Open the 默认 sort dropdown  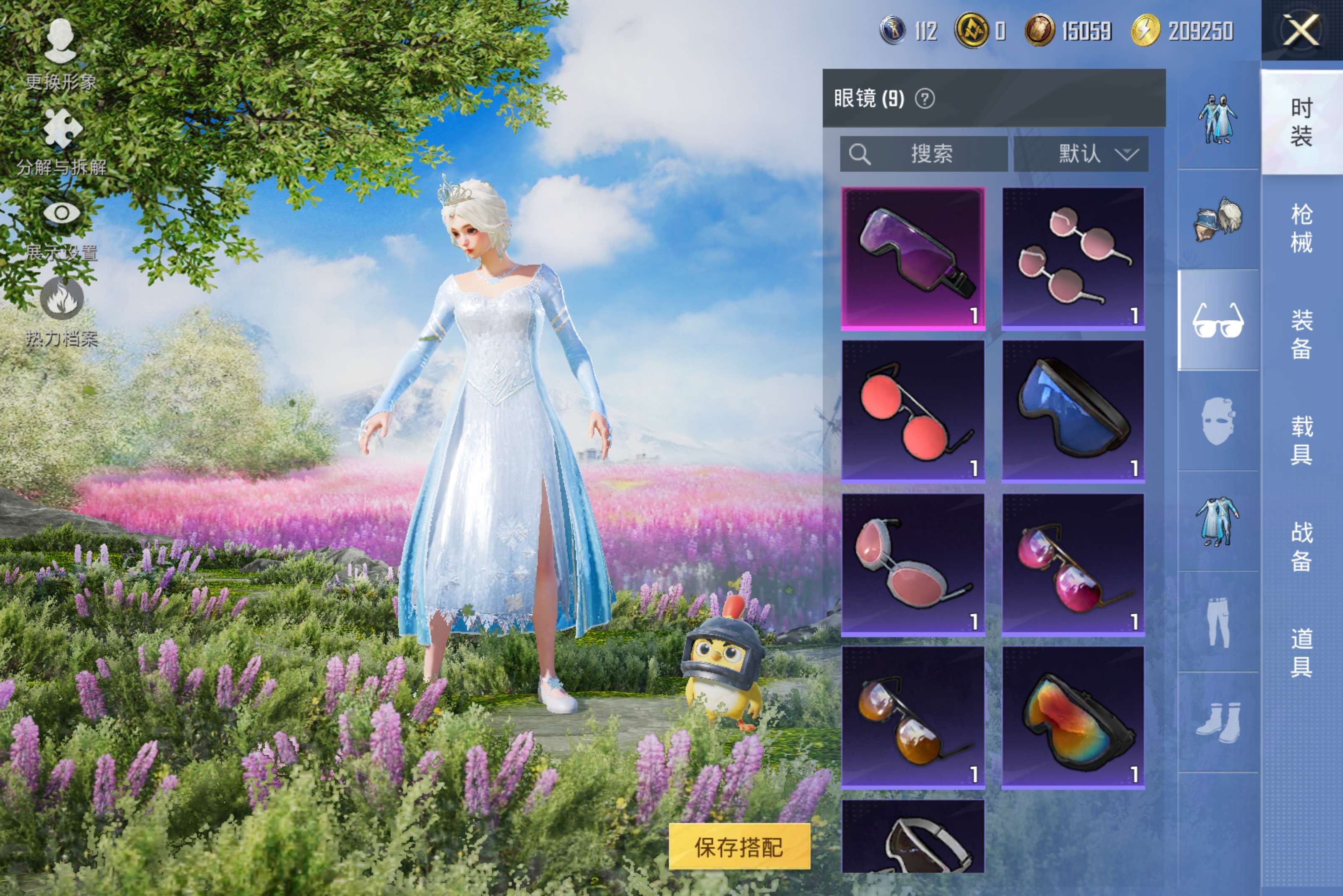[1081, 154]
